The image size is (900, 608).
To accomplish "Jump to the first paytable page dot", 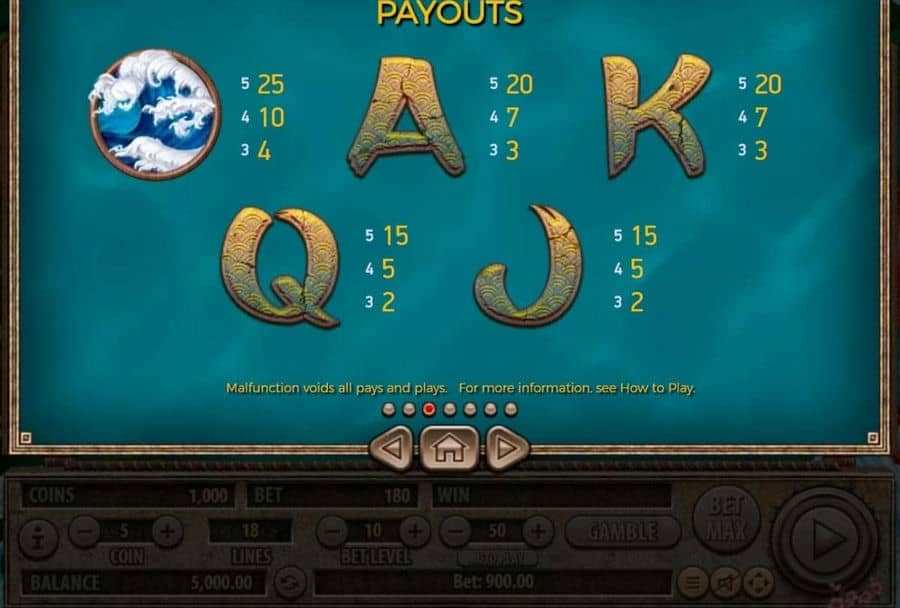I will click(388, 409).
